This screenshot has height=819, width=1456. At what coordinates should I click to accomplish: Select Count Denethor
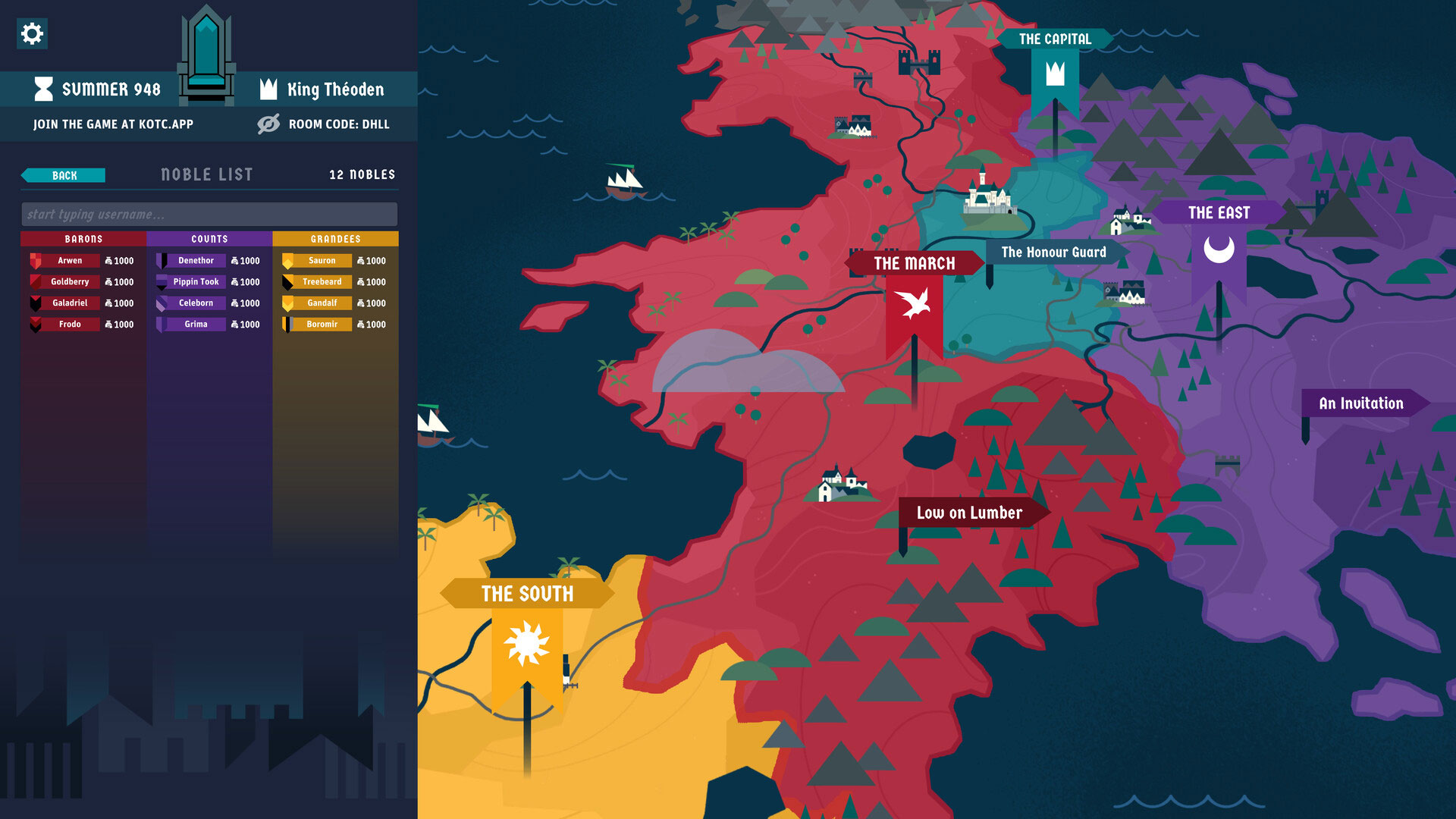[196, 261]
